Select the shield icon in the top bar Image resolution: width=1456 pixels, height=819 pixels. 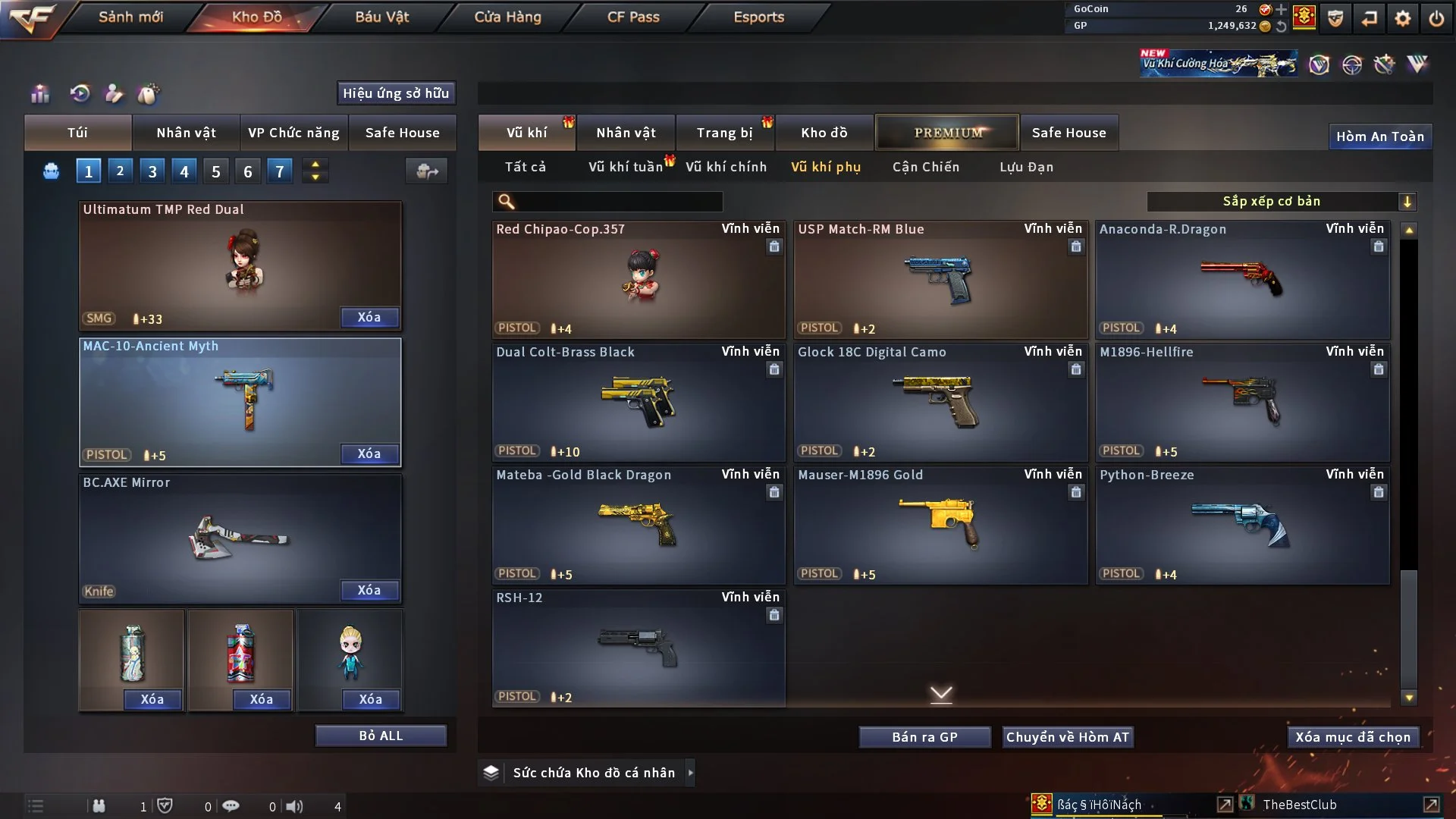(1335, 19)
